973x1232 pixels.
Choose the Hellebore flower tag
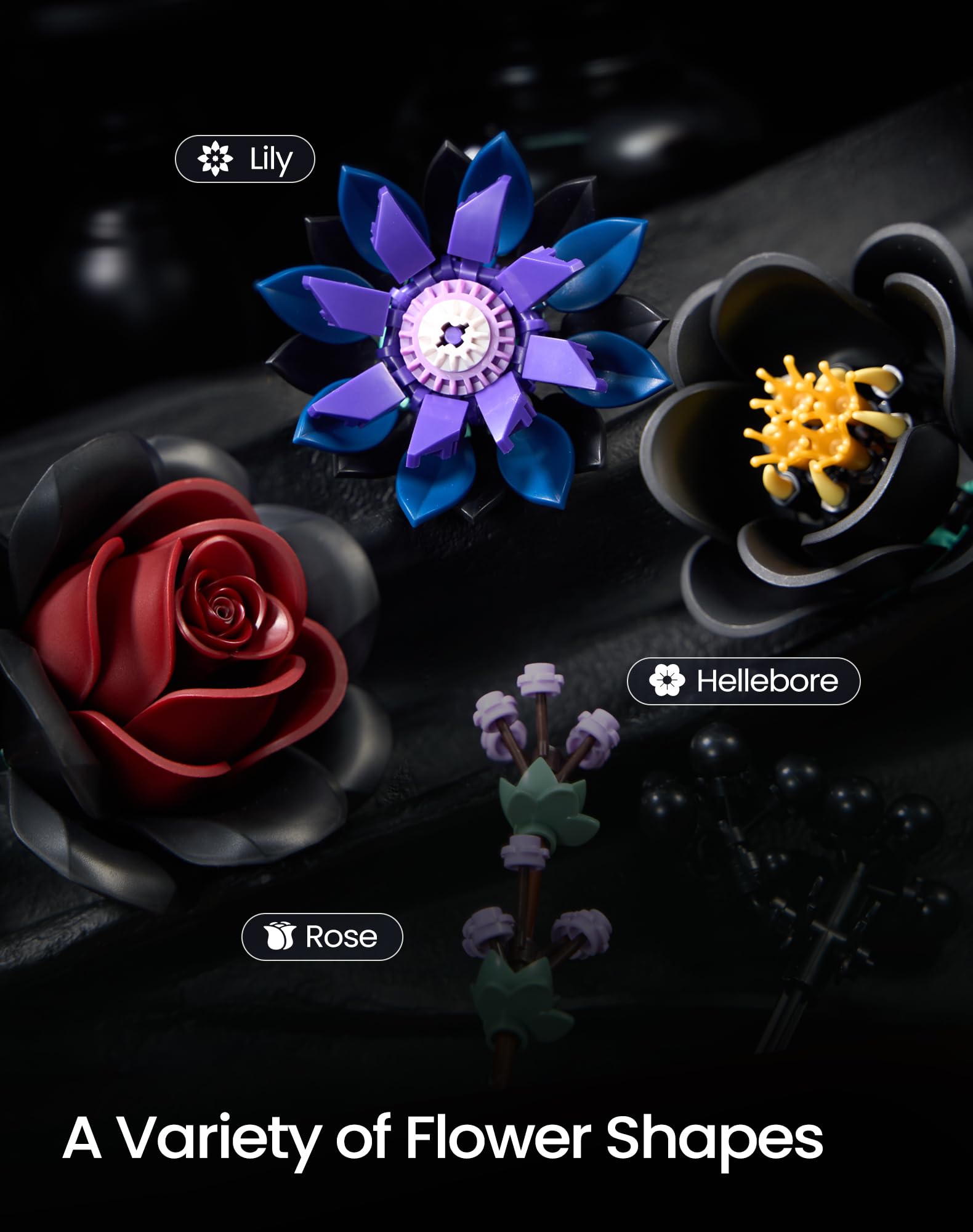743,681
